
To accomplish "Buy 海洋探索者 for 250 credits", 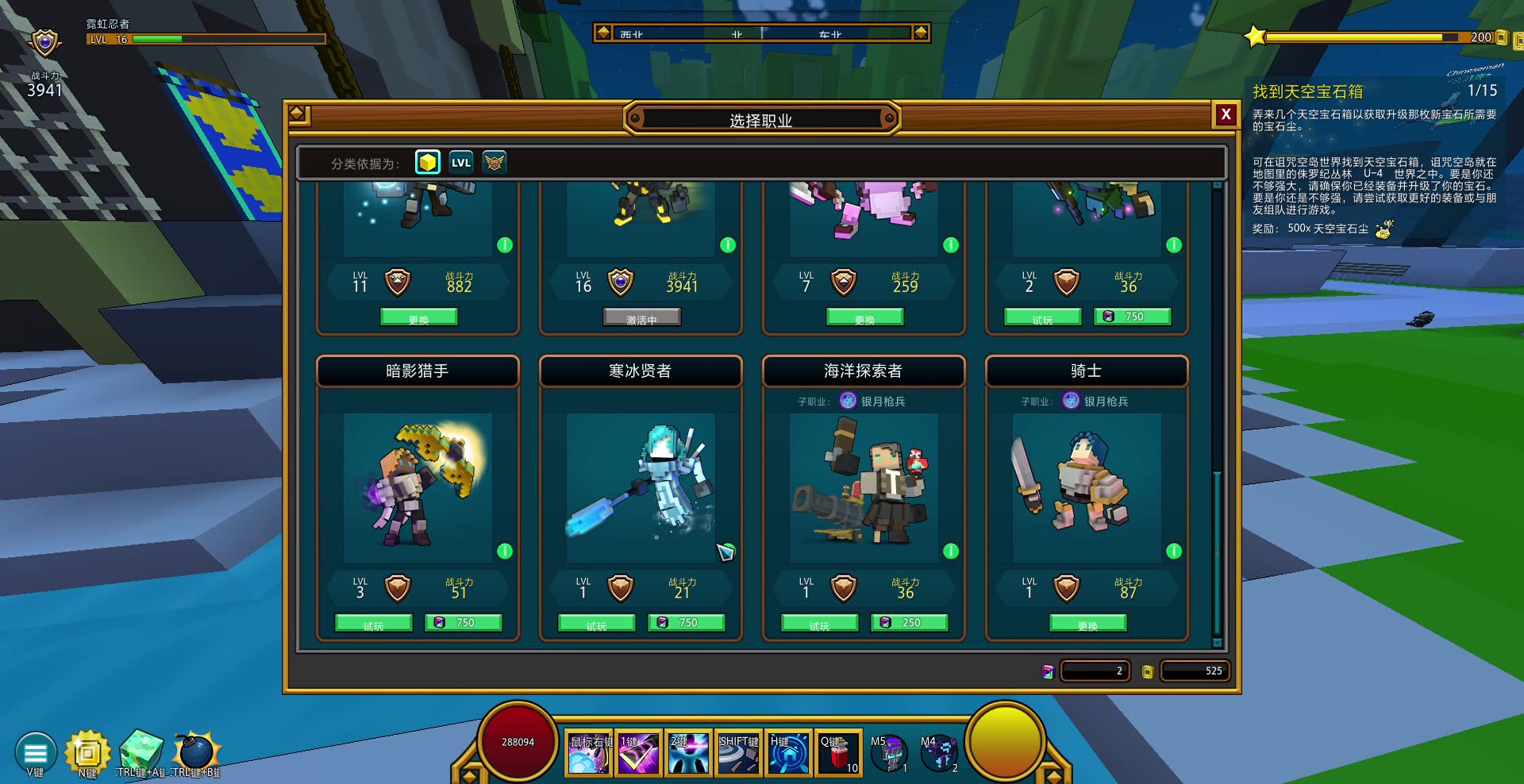I will pos(910,623).
